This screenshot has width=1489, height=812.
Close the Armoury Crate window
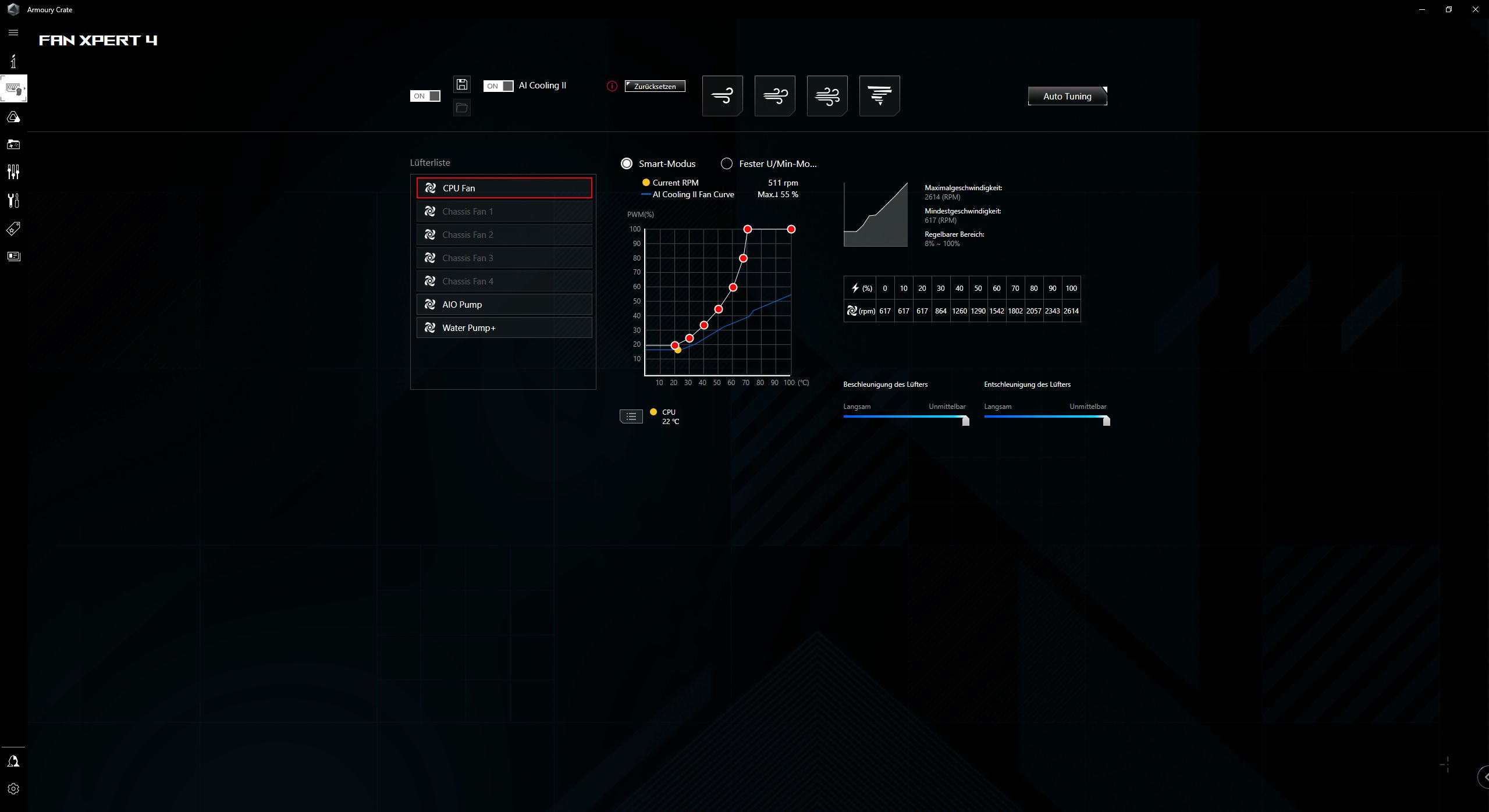coord(1475,9)
